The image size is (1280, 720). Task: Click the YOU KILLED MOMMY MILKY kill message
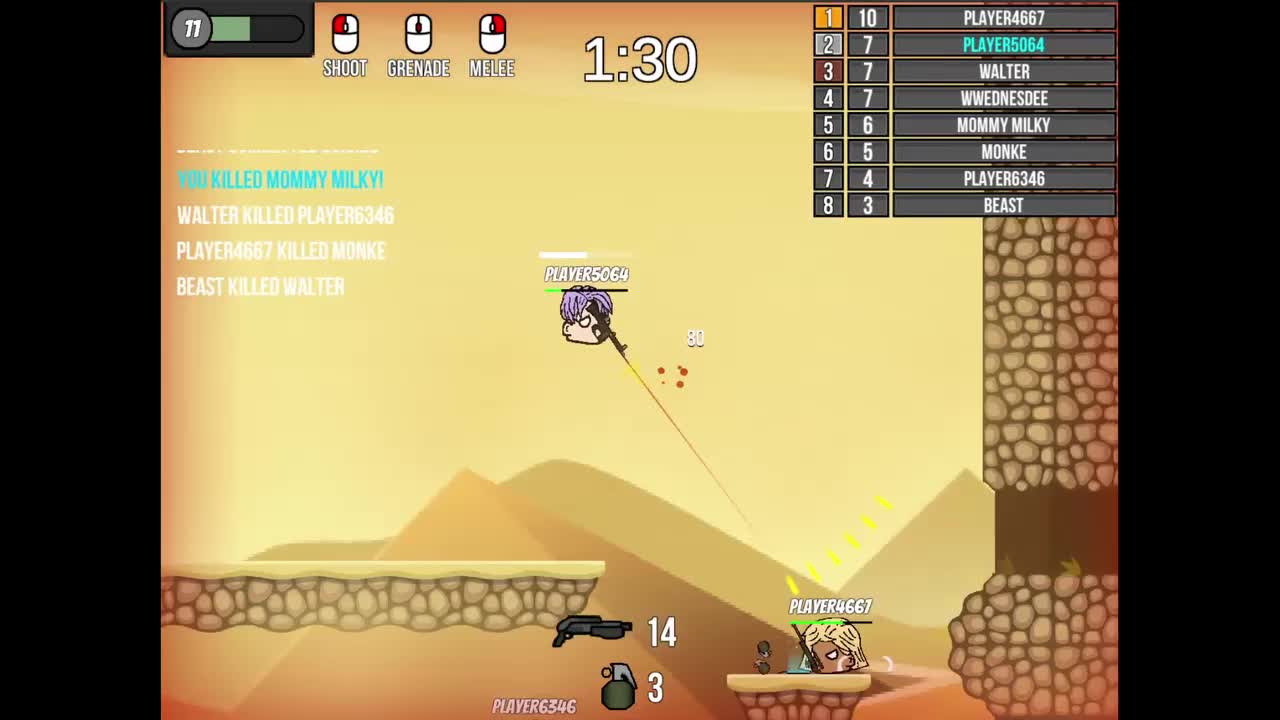[x=280, y=181]
